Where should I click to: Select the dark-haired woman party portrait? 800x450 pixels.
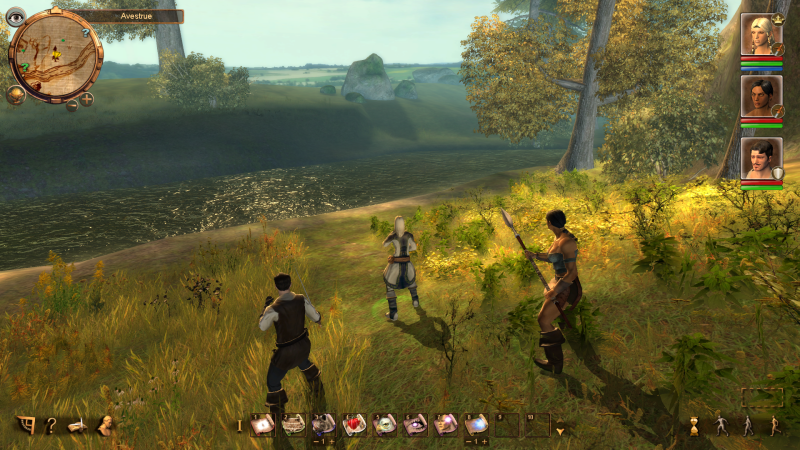point(761,95)
